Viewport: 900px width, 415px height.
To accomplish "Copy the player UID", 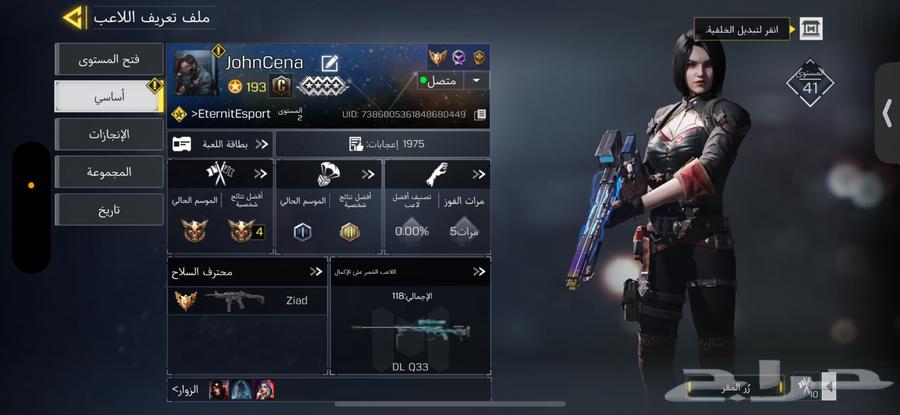I will (480, 115).
